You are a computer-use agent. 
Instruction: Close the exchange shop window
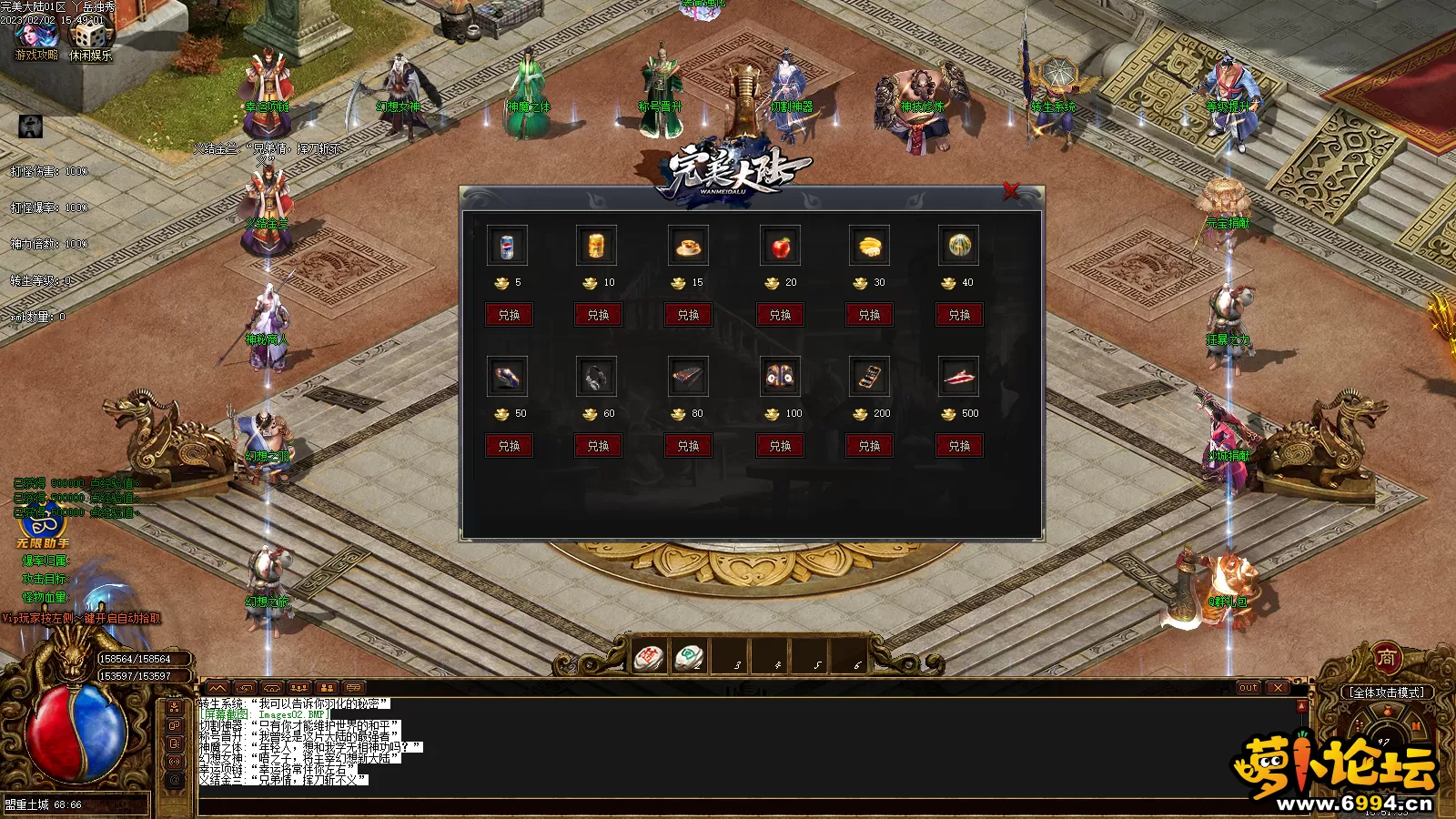[x=1010, y=191]
